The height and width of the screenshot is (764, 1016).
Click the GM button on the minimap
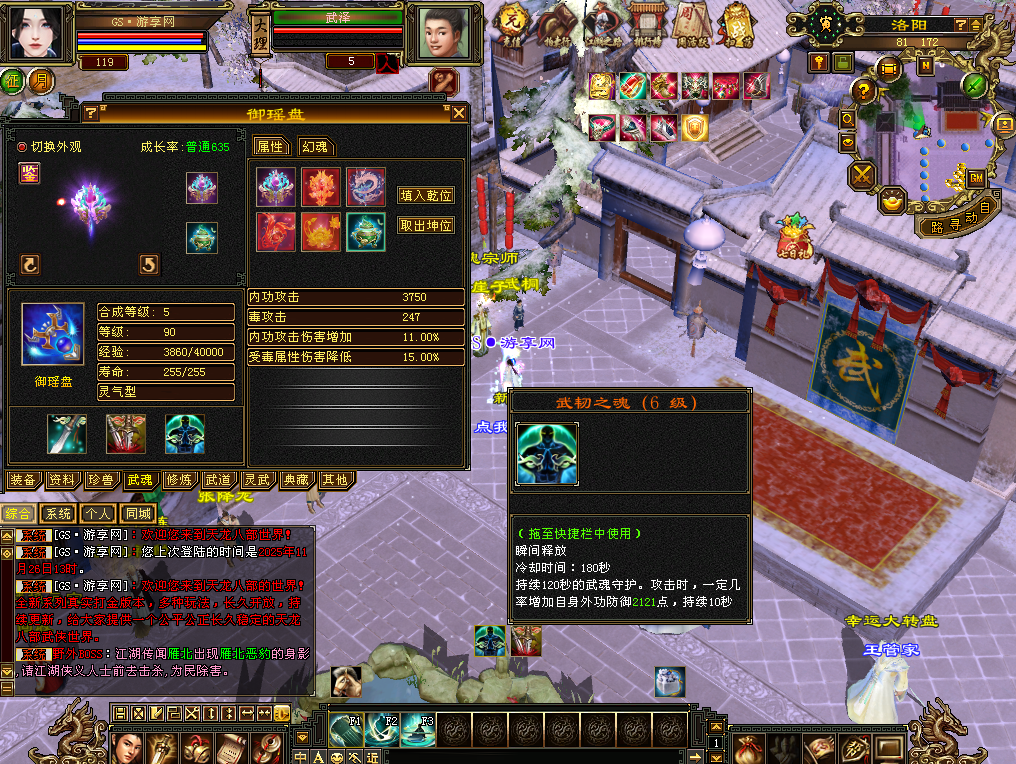[x=977, y=177]
